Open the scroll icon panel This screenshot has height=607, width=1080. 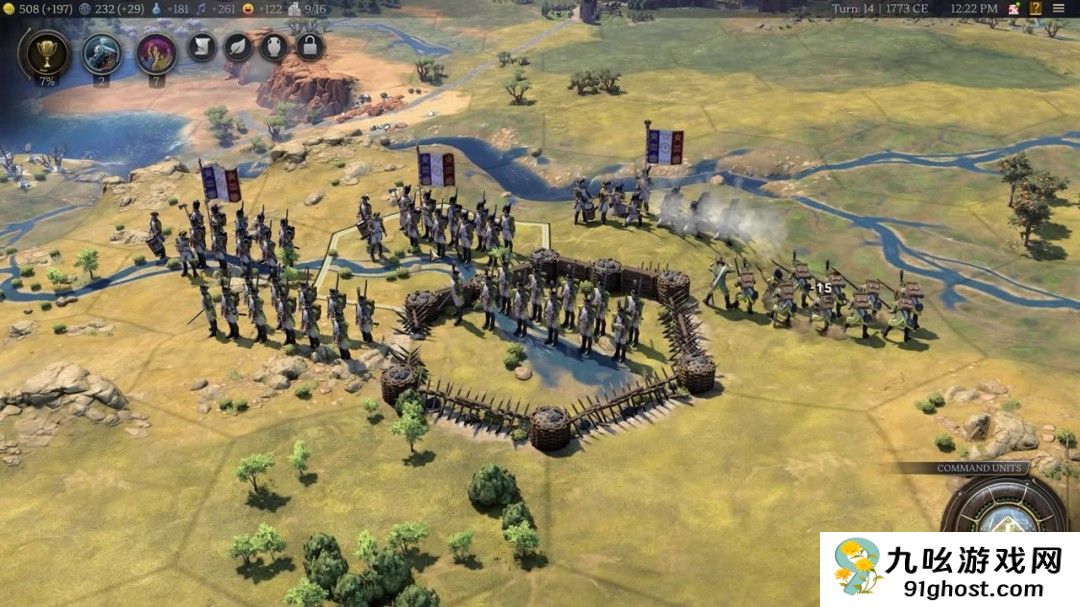point(202,47)
